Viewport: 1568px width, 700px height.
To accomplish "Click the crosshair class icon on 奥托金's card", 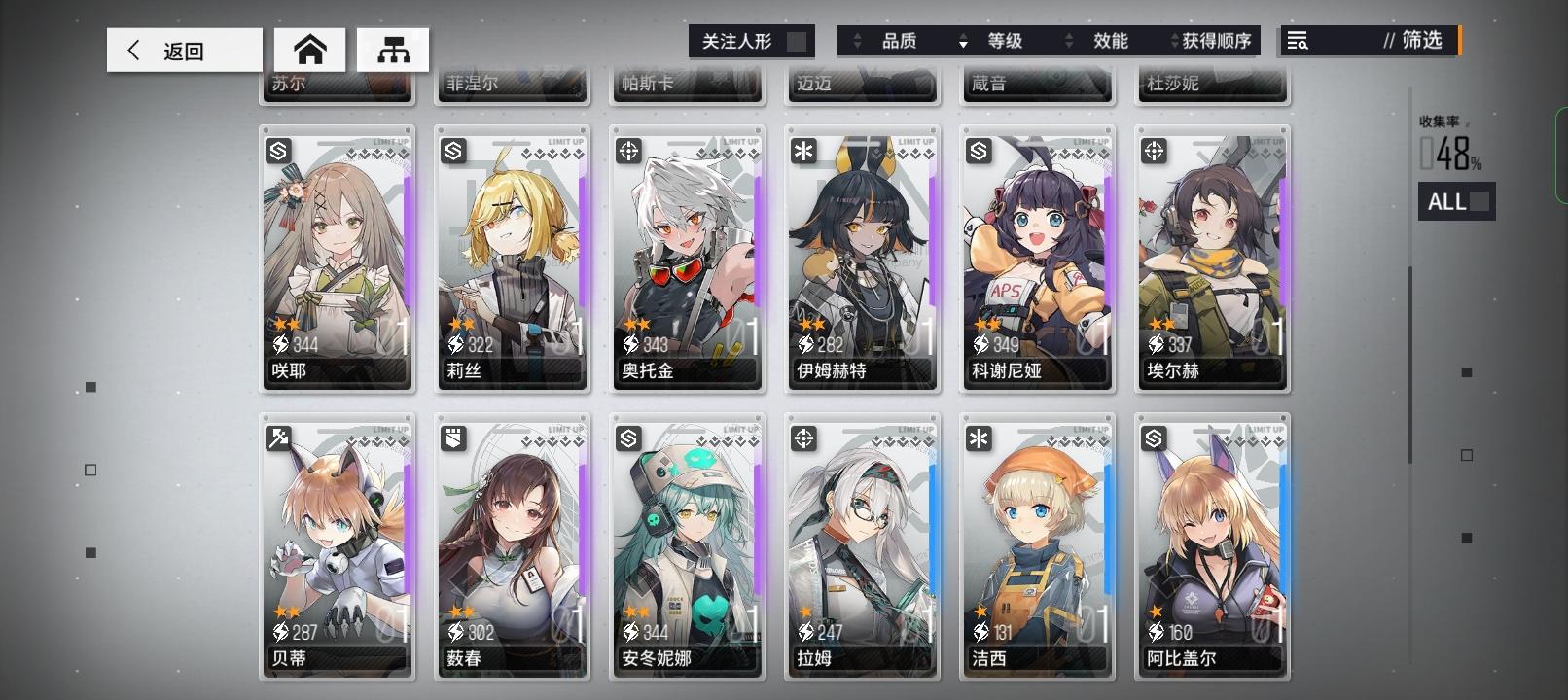I will pos(626,149).
